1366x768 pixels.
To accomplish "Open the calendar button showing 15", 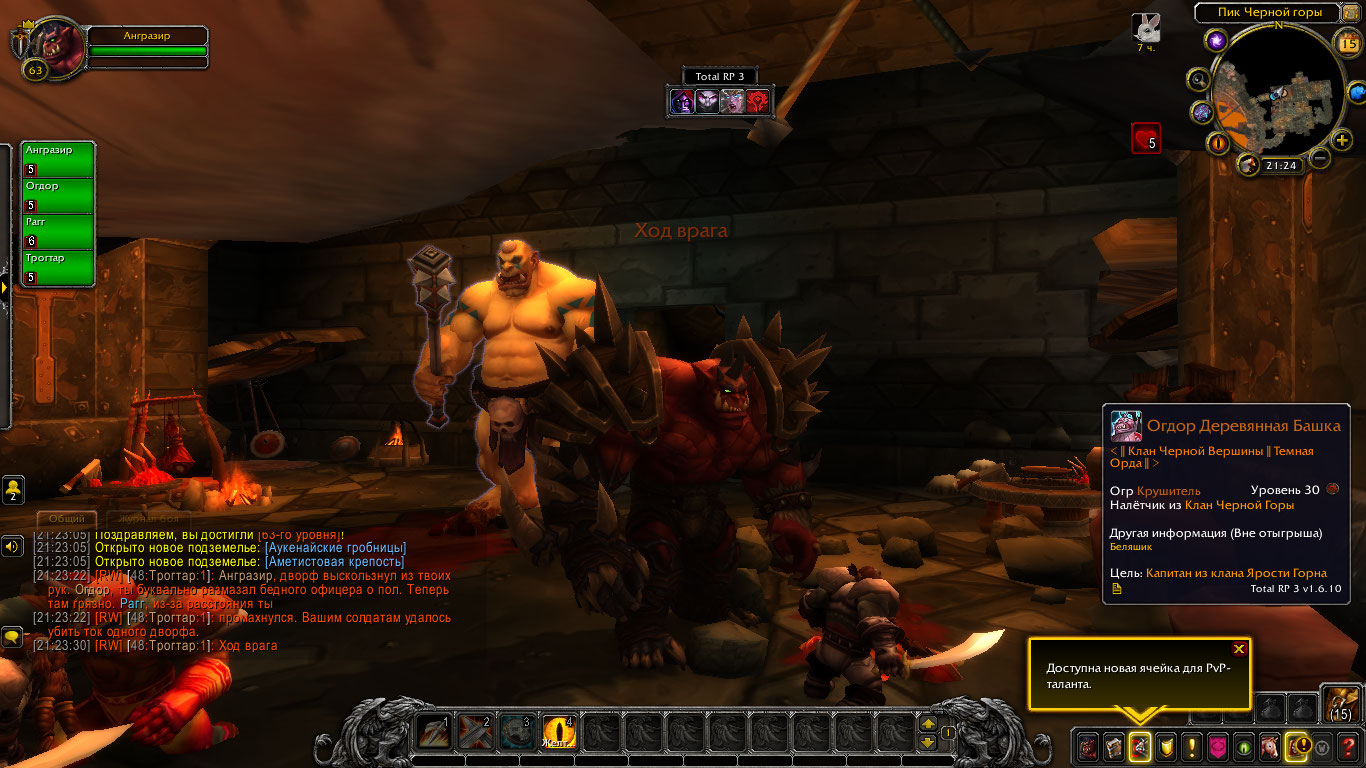I will (x=1347, y=41).
